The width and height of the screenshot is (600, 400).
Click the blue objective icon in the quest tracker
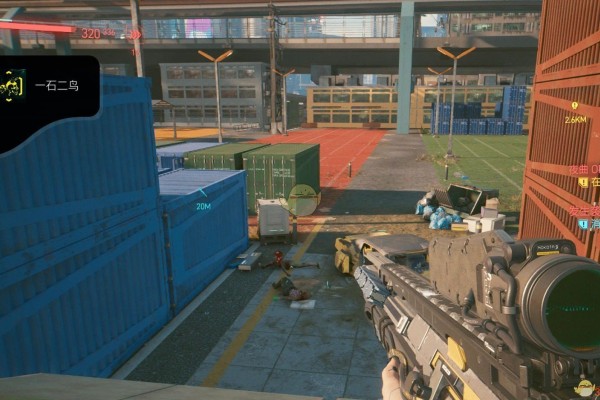583,224
